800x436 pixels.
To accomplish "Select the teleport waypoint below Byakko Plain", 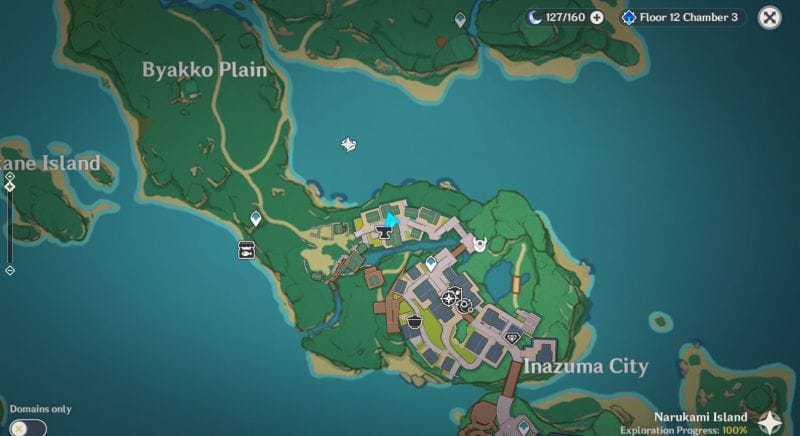I will click(256, 218).
